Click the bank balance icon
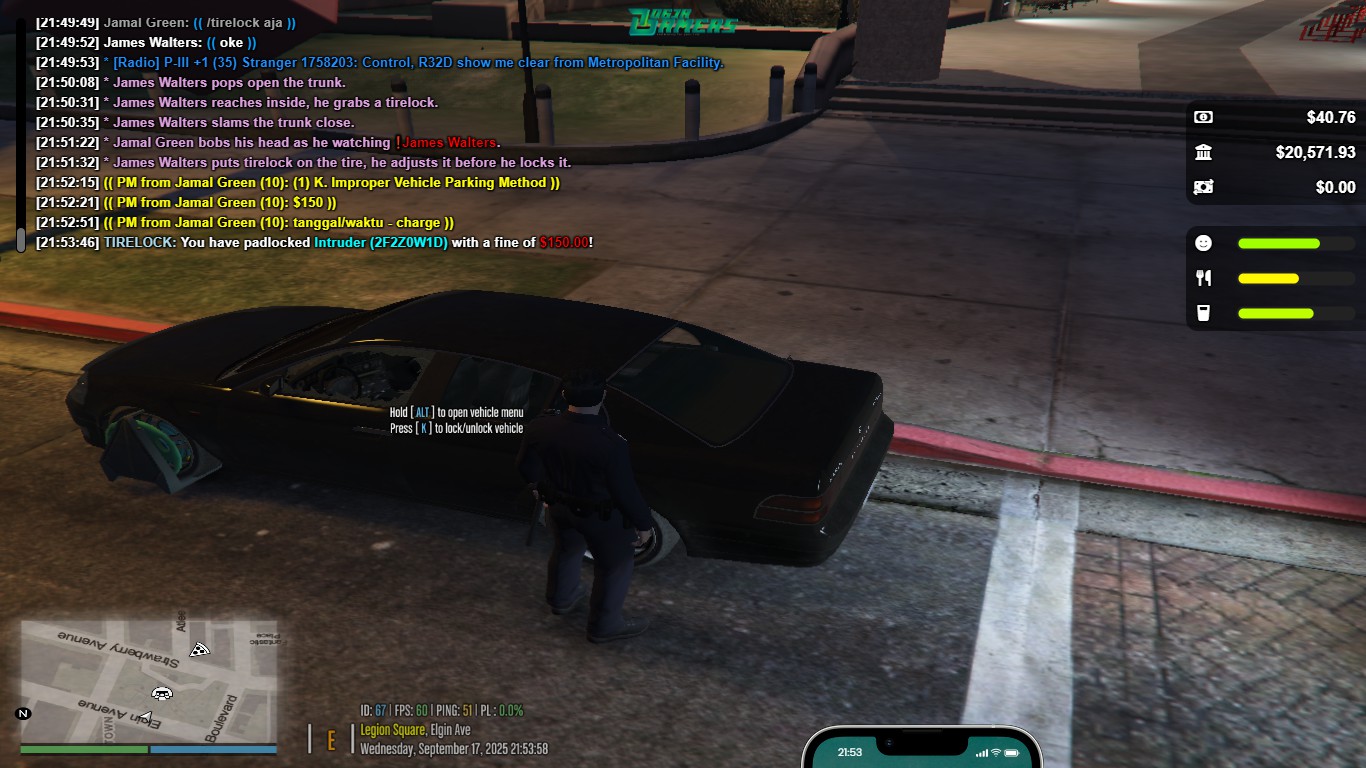The width and height of the screenshot is (1366, 768). click(1203, 152)
